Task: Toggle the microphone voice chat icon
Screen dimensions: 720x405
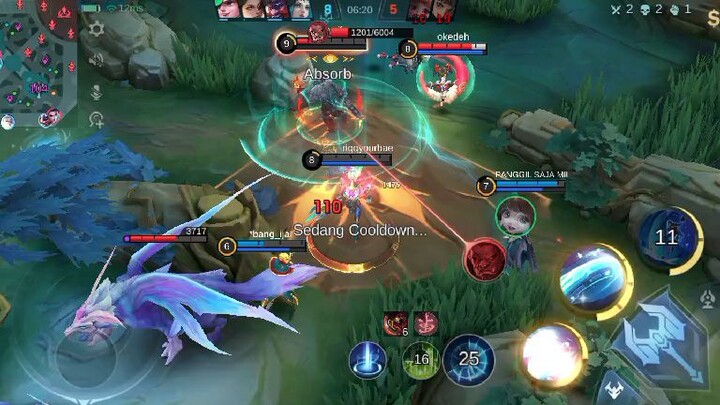Action: [96, 92]
